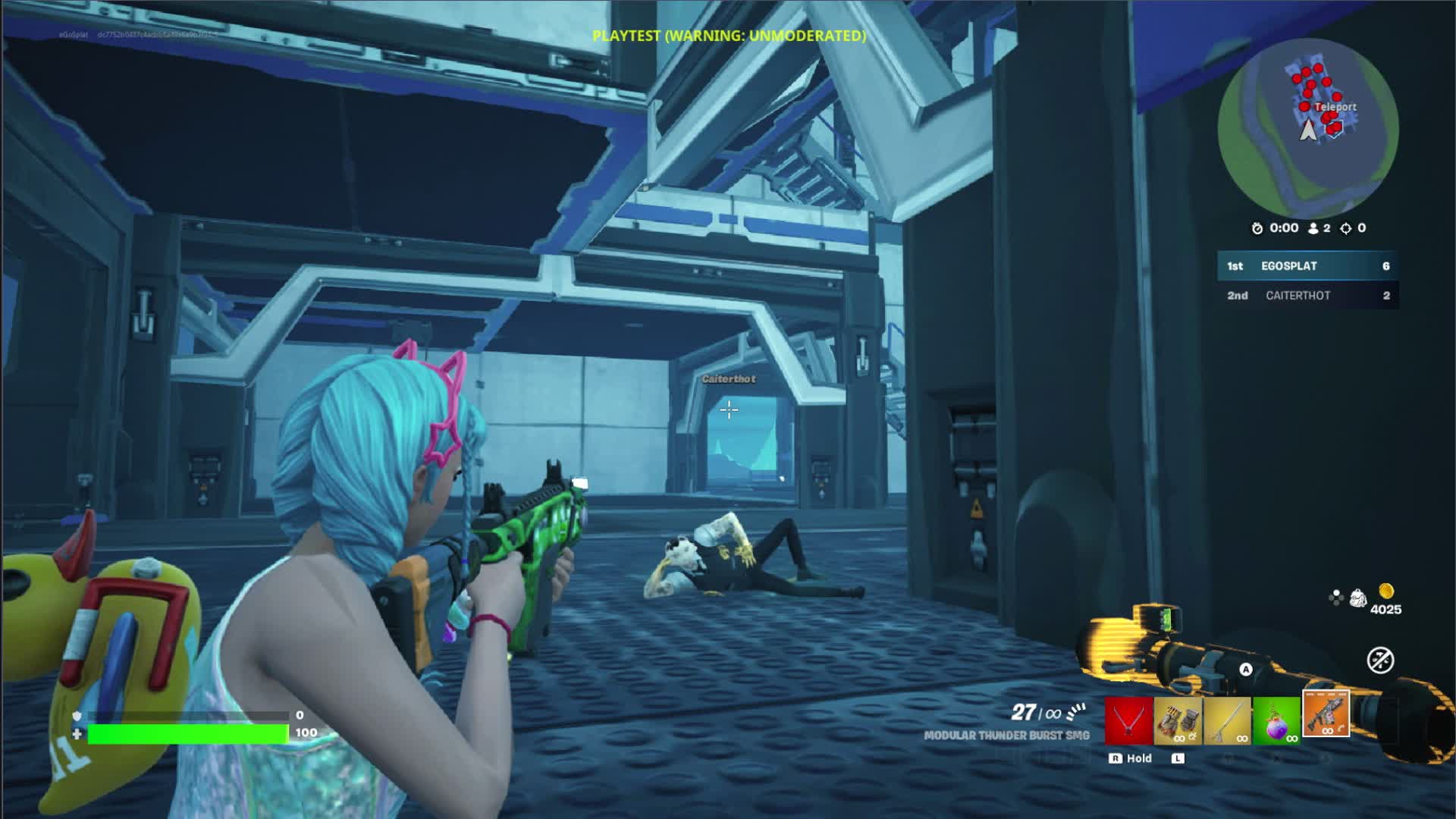Open the circular minimap
The image size is (1456, 819).
[1307, 129]
